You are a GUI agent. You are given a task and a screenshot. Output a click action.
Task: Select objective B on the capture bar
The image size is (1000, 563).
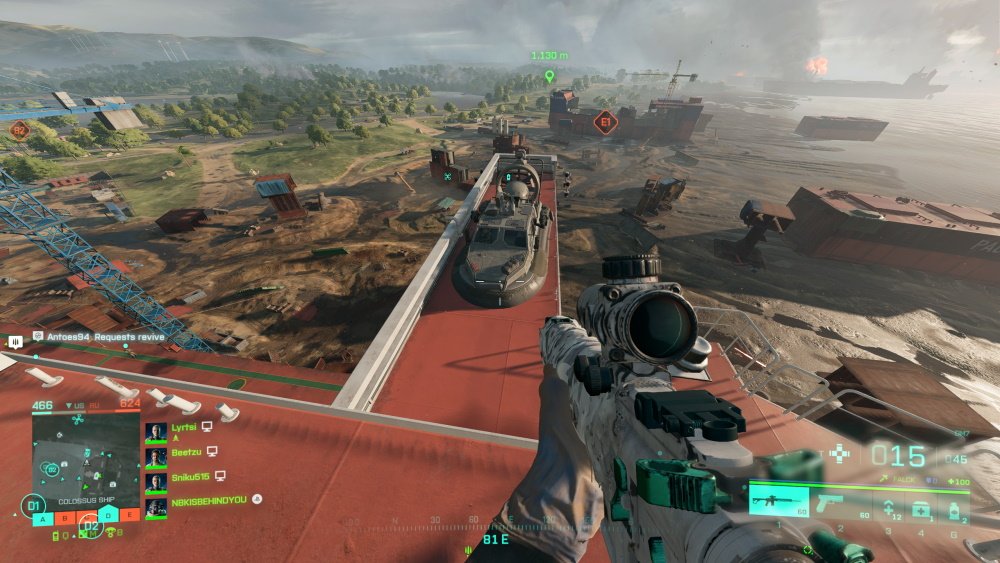click(x=63, y=517)
